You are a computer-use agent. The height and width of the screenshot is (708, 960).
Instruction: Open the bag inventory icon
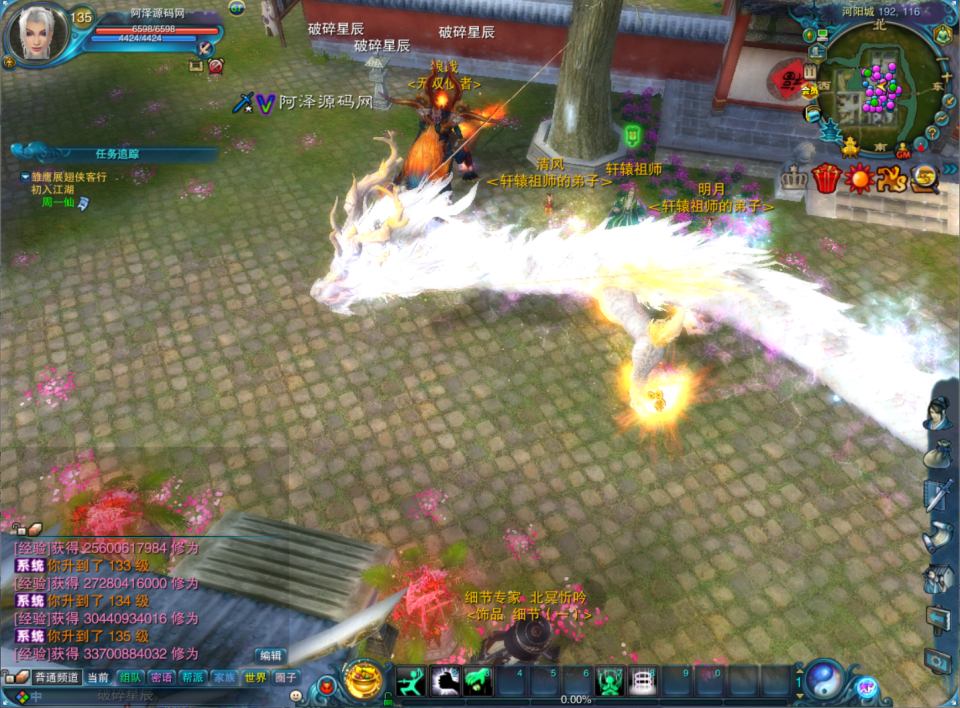[938, 457]
